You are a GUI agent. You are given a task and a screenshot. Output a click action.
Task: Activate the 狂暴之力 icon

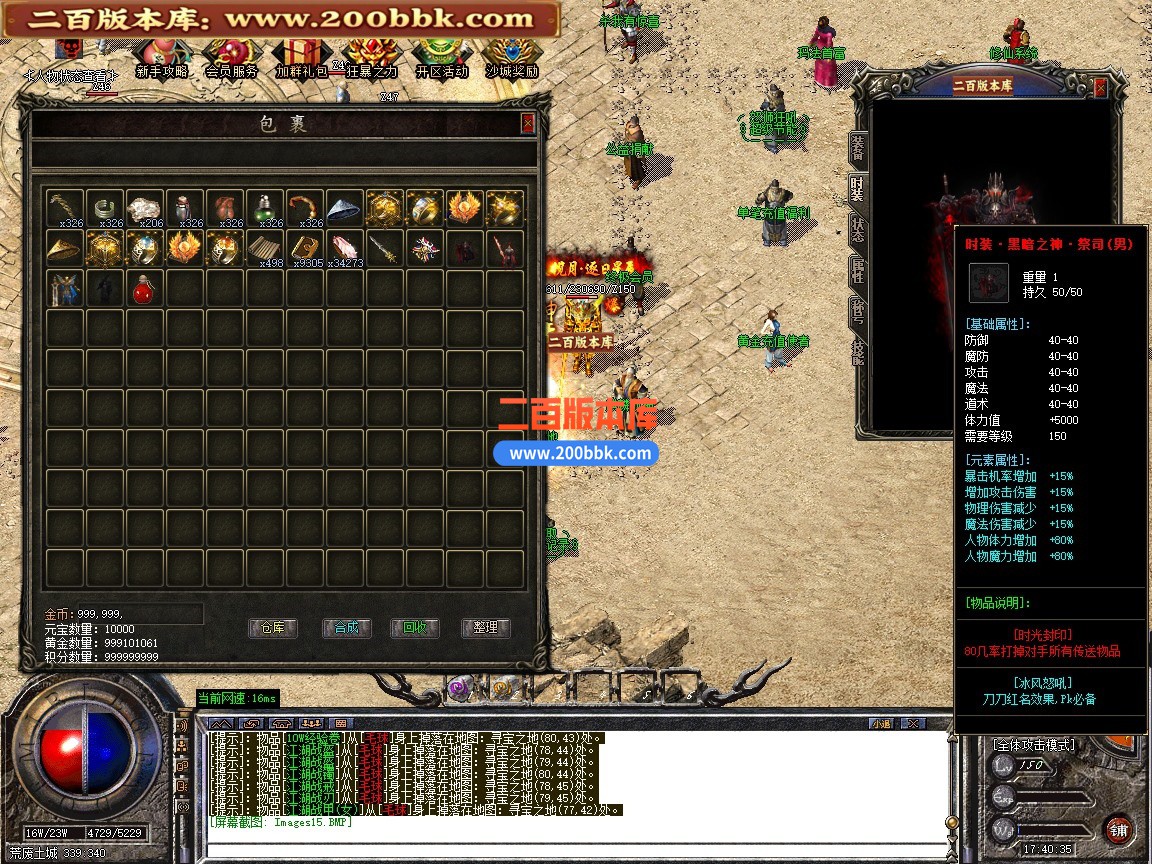click(x=370, y=58)
